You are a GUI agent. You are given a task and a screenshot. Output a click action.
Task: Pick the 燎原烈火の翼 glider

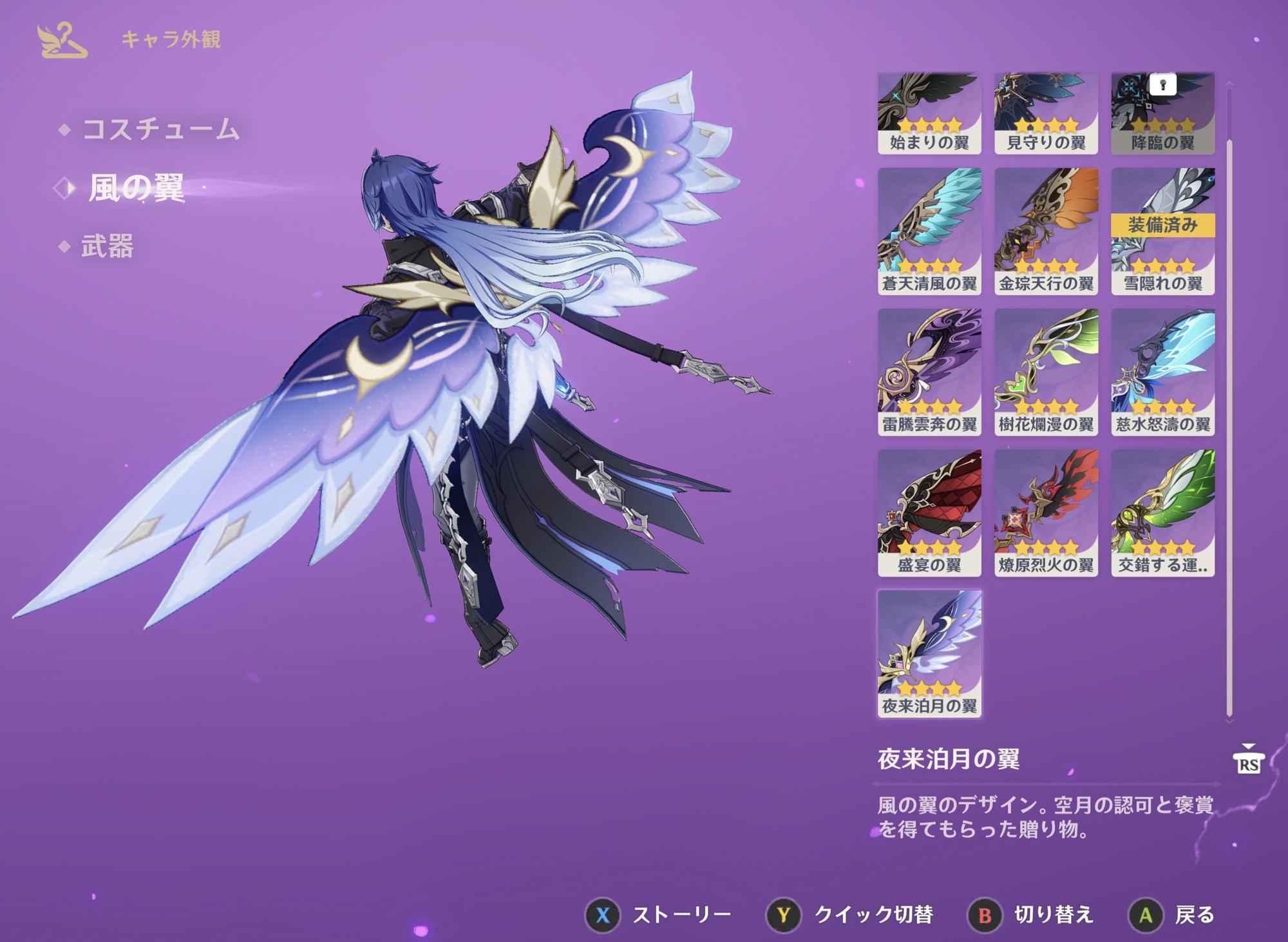click(1046, 512)
